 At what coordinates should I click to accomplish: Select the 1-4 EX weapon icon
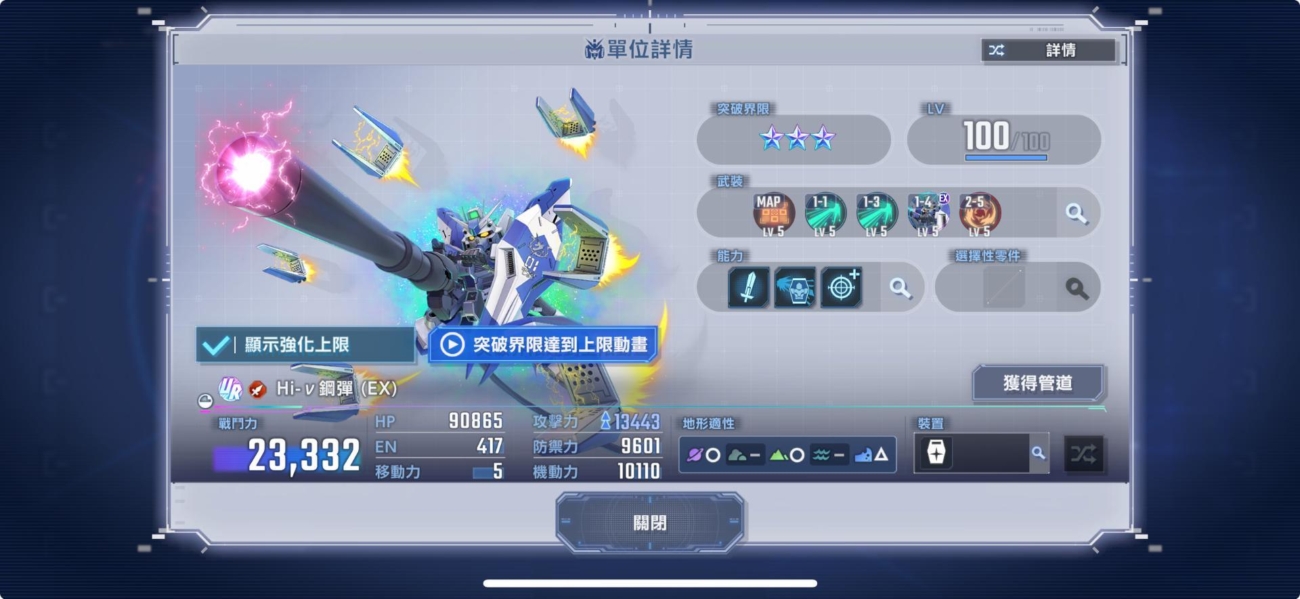pyautogui.click(x=928, y=213)
